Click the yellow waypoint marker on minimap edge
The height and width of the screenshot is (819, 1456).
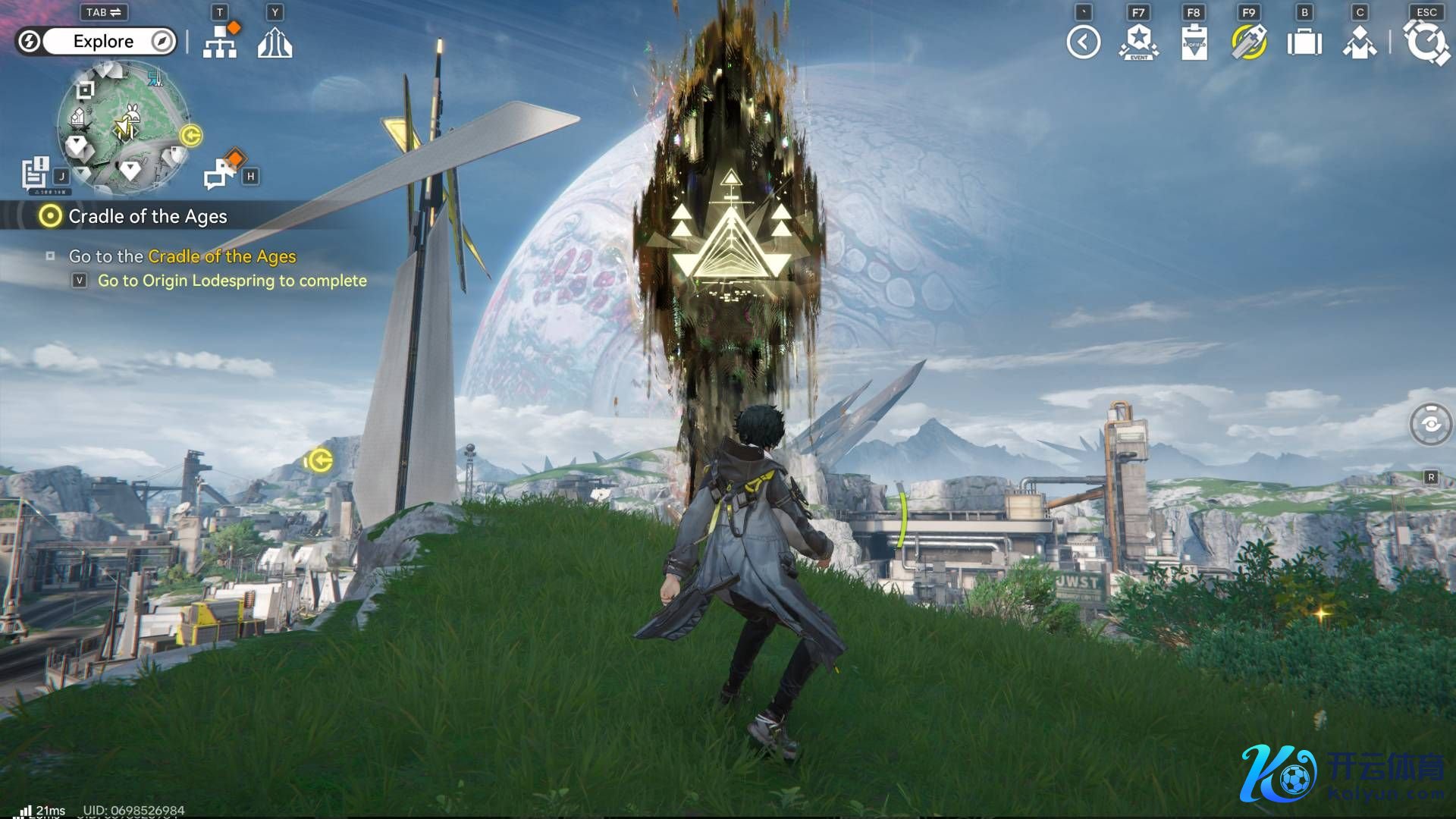(191, 136)
